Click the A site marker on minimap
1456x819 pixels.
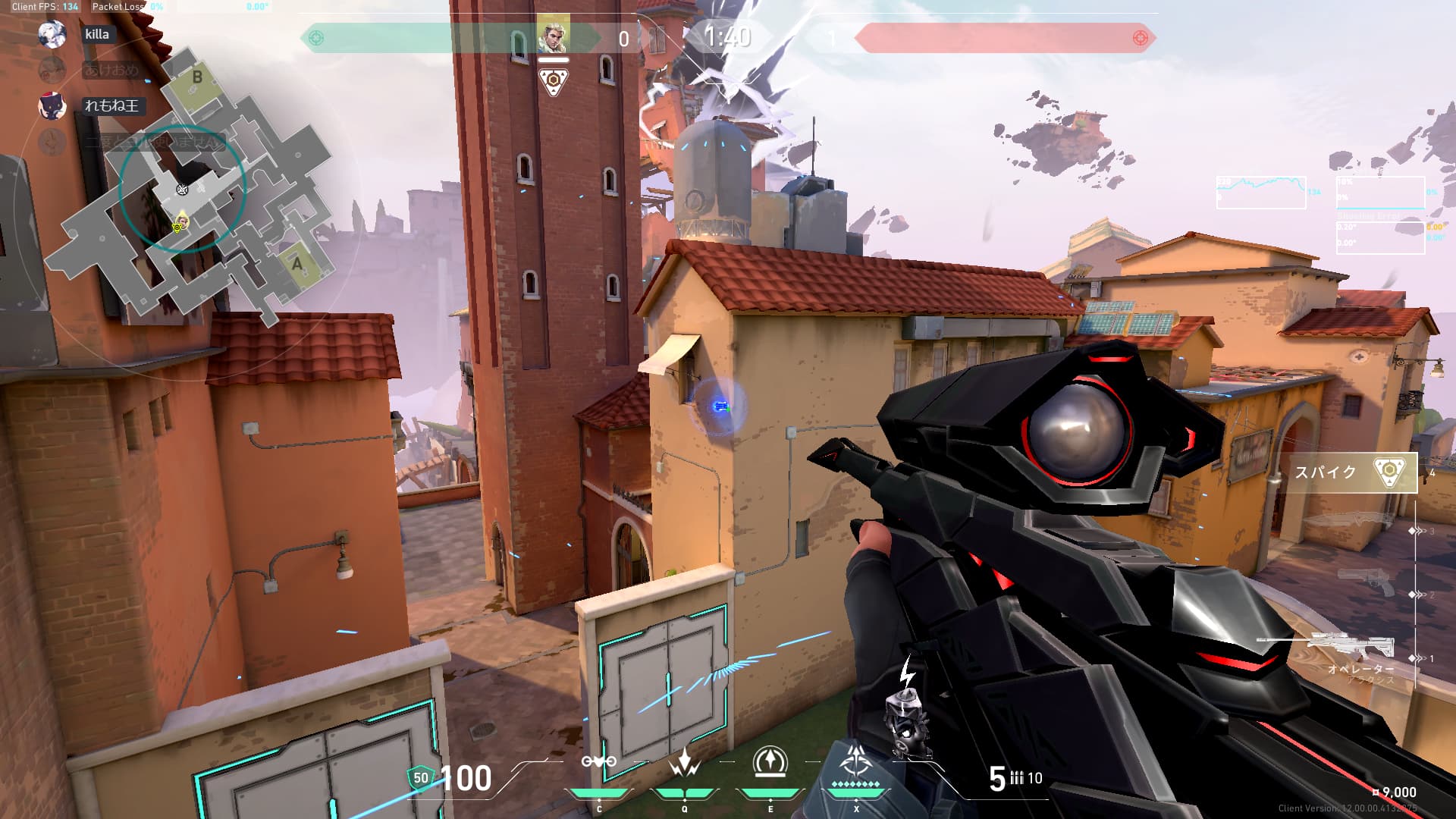pyautogui.click(x=297, y=264)
